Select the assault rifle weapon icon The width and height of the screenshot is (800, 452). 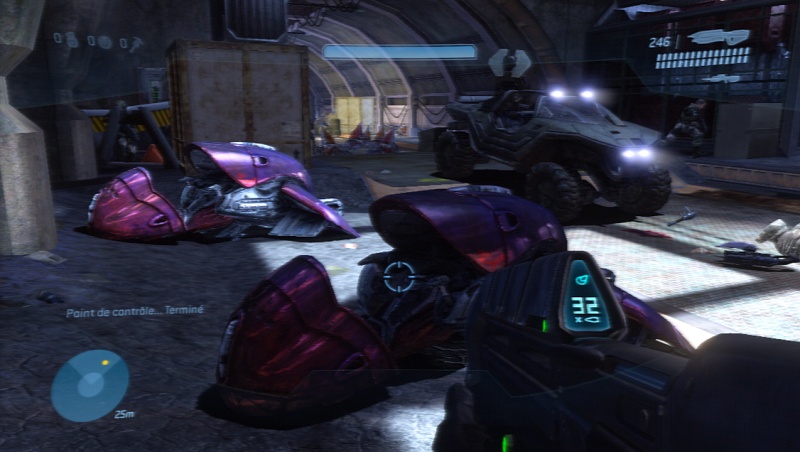coord(720,37)
